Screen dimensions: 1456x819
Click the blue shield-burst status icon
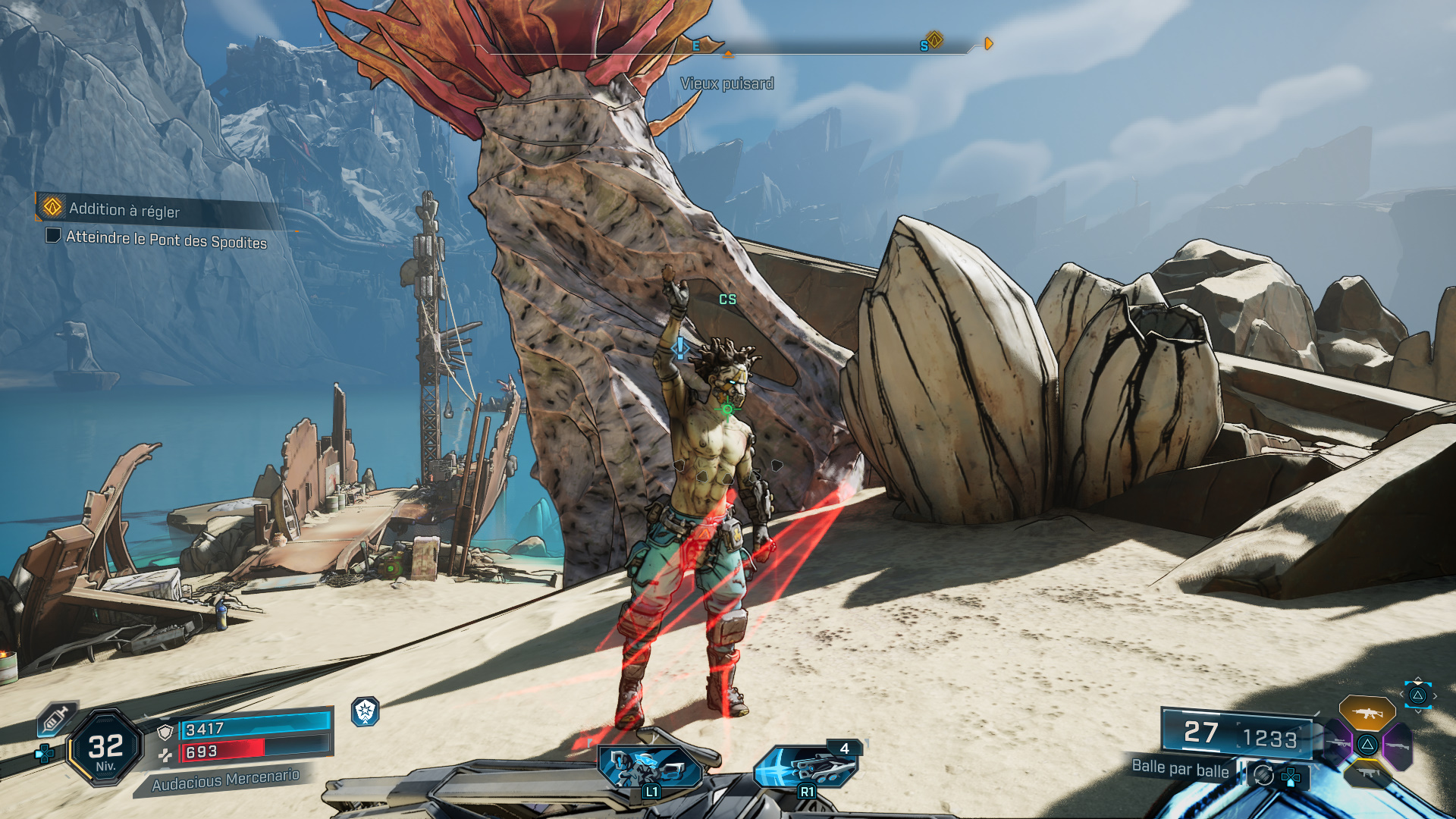(x=365, y=711)
